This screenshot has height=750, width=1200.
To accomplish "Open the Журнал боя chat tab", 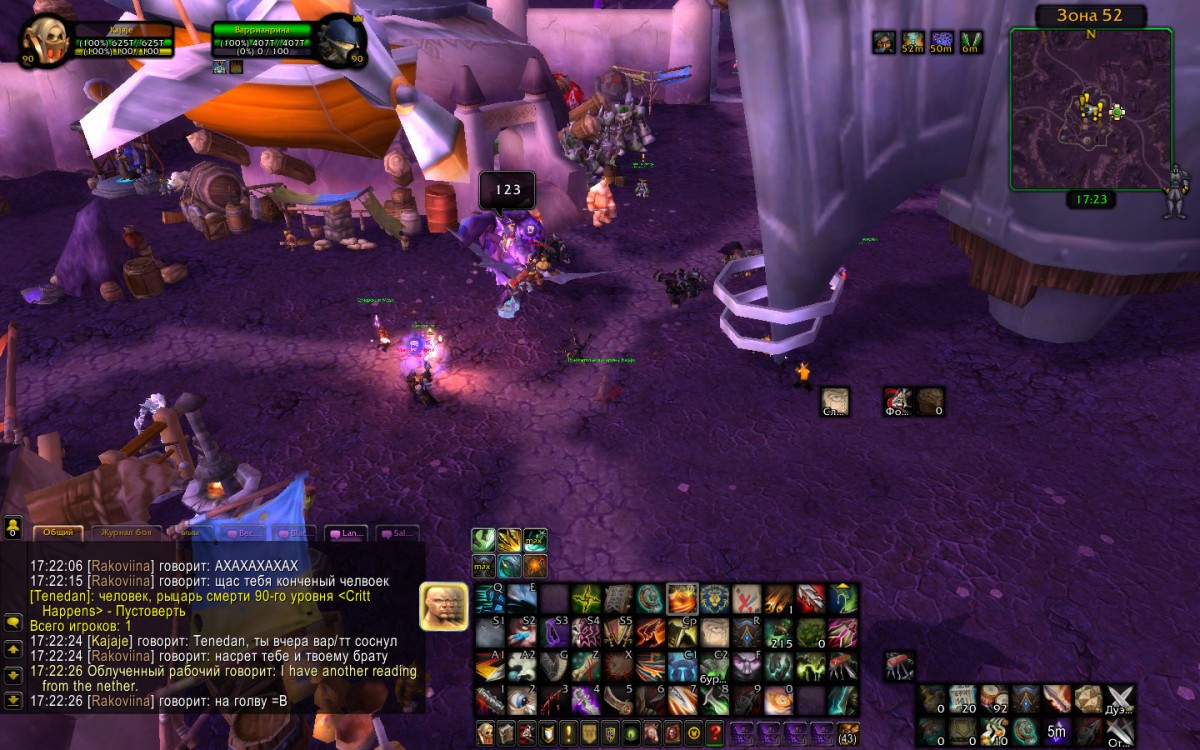I will 125,533.
